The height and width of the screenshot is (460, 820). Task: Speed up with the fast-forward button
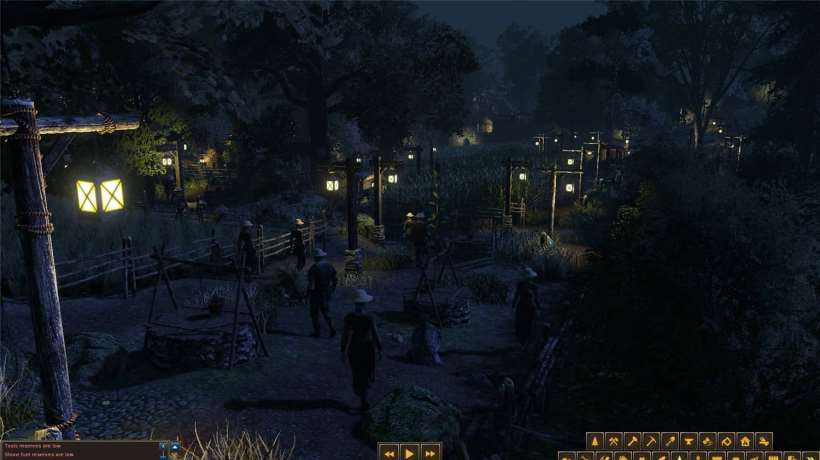(x=430, y=452)
